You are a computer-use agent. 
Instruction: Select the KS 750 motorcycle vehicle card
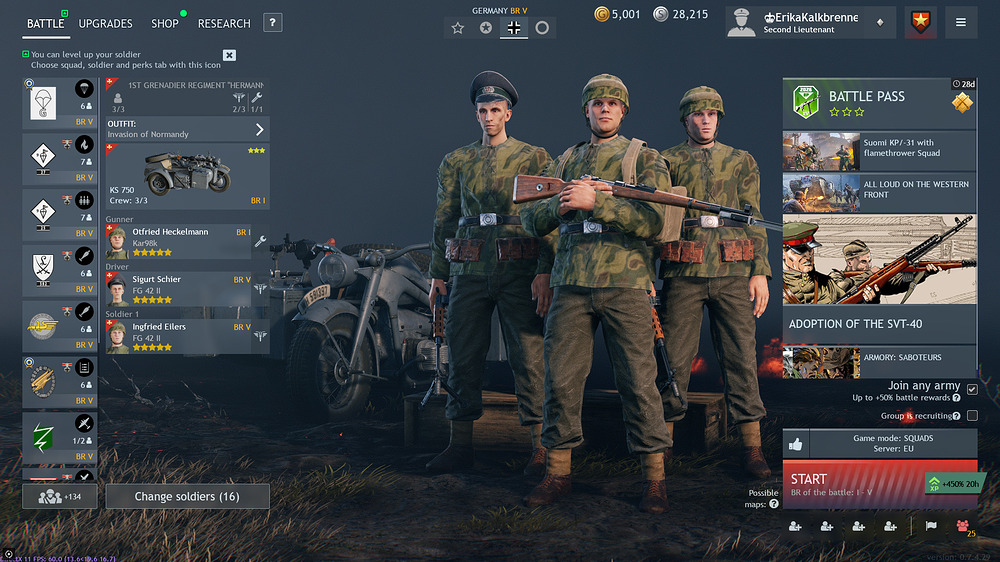187,176
